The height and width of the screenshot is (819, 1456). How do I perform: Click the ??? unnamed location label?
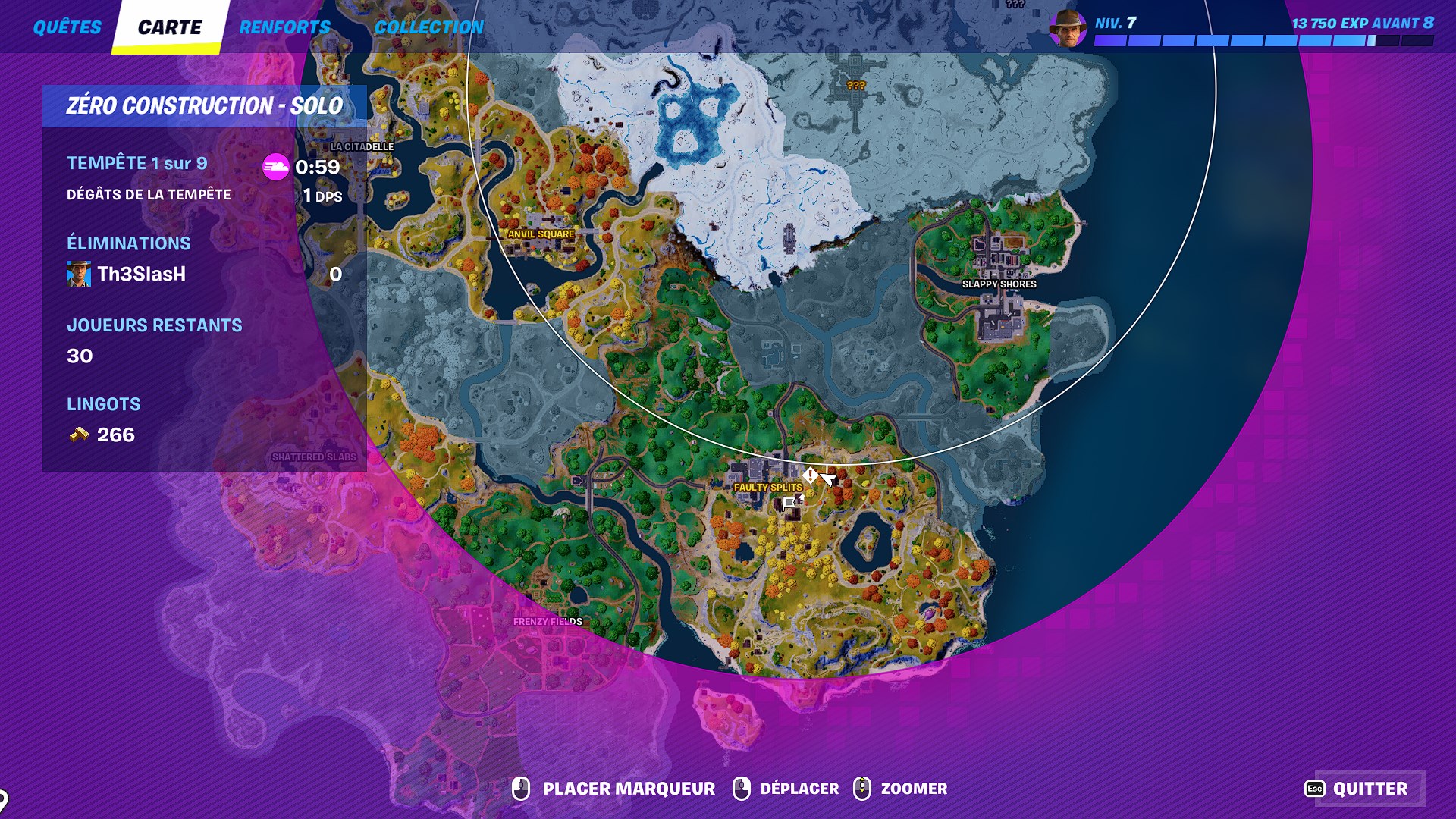click(856, 86)
